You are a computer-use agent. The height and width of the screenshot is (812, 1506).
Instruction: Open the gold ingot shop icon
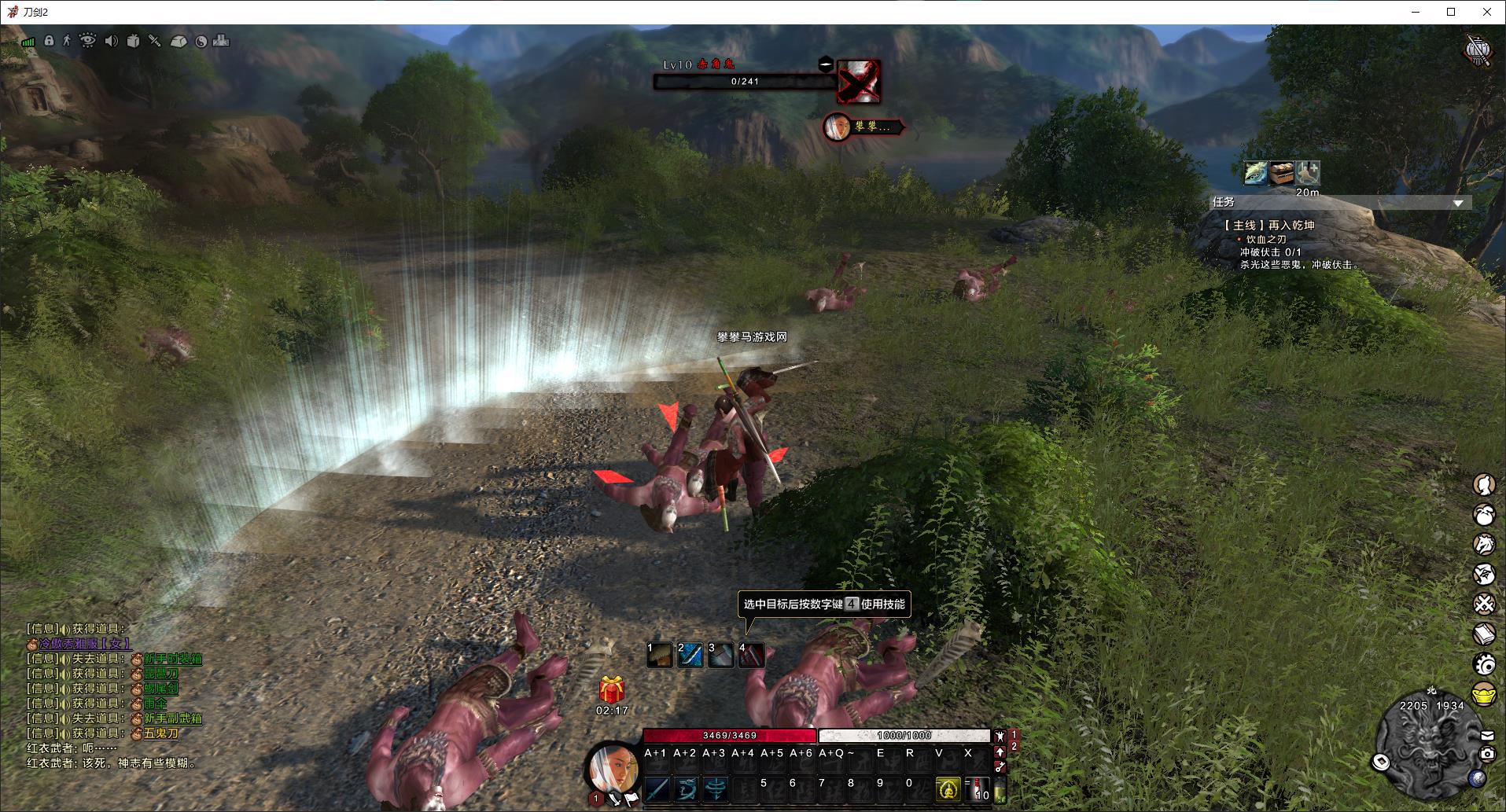pos(1484,695)
